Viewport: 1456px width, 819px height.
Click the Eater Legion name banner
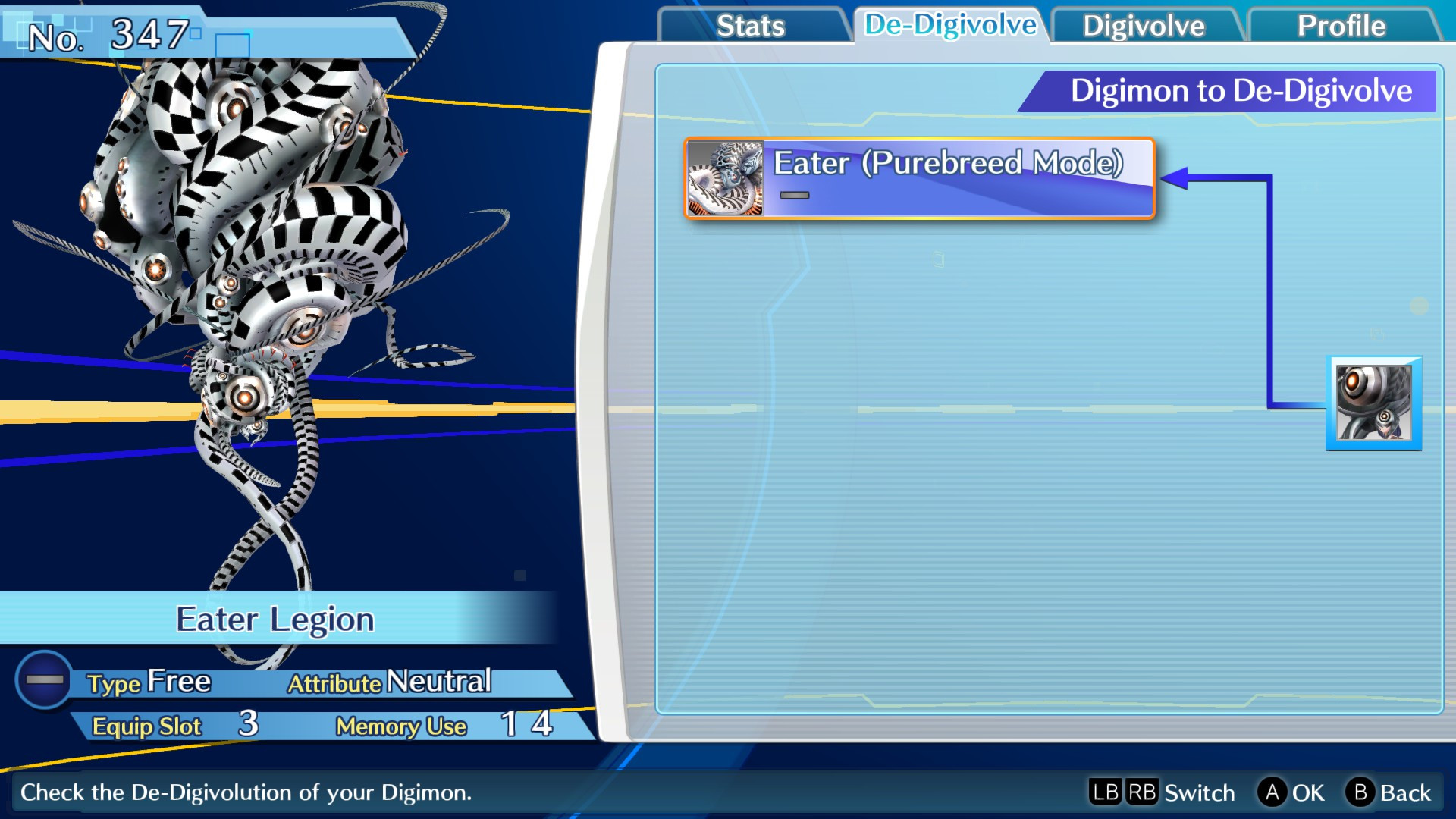tap(275, 620)
